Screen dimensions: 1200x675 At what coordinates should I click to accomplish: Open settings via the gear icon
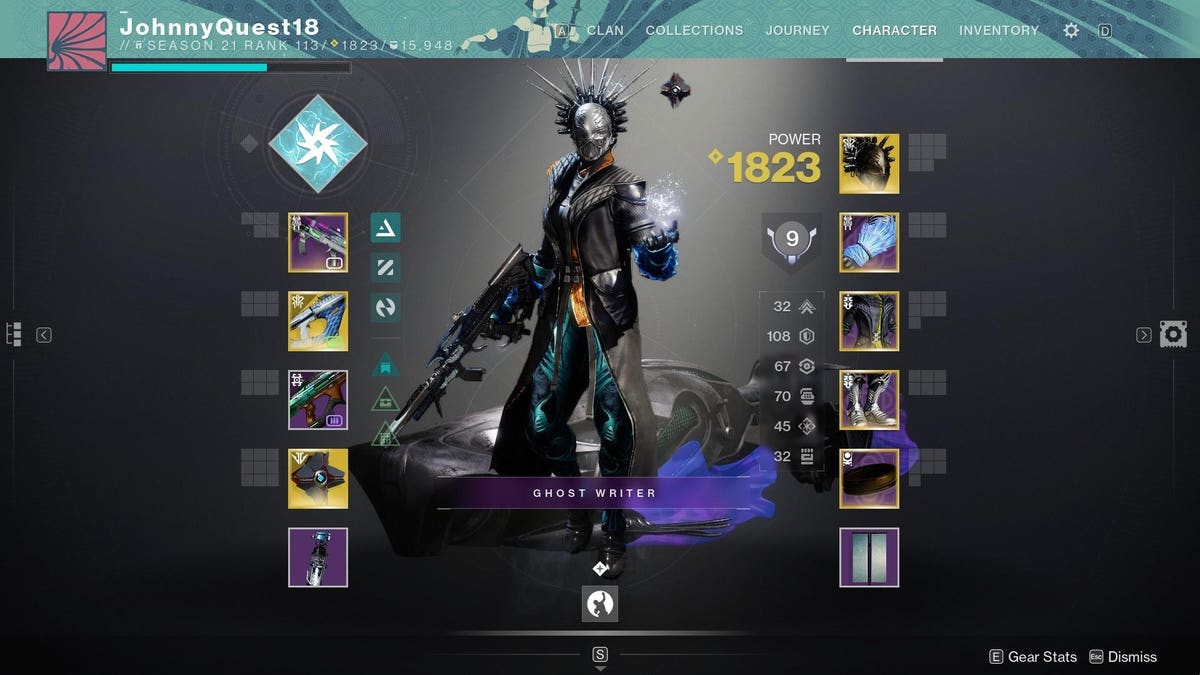(1071, 30)
